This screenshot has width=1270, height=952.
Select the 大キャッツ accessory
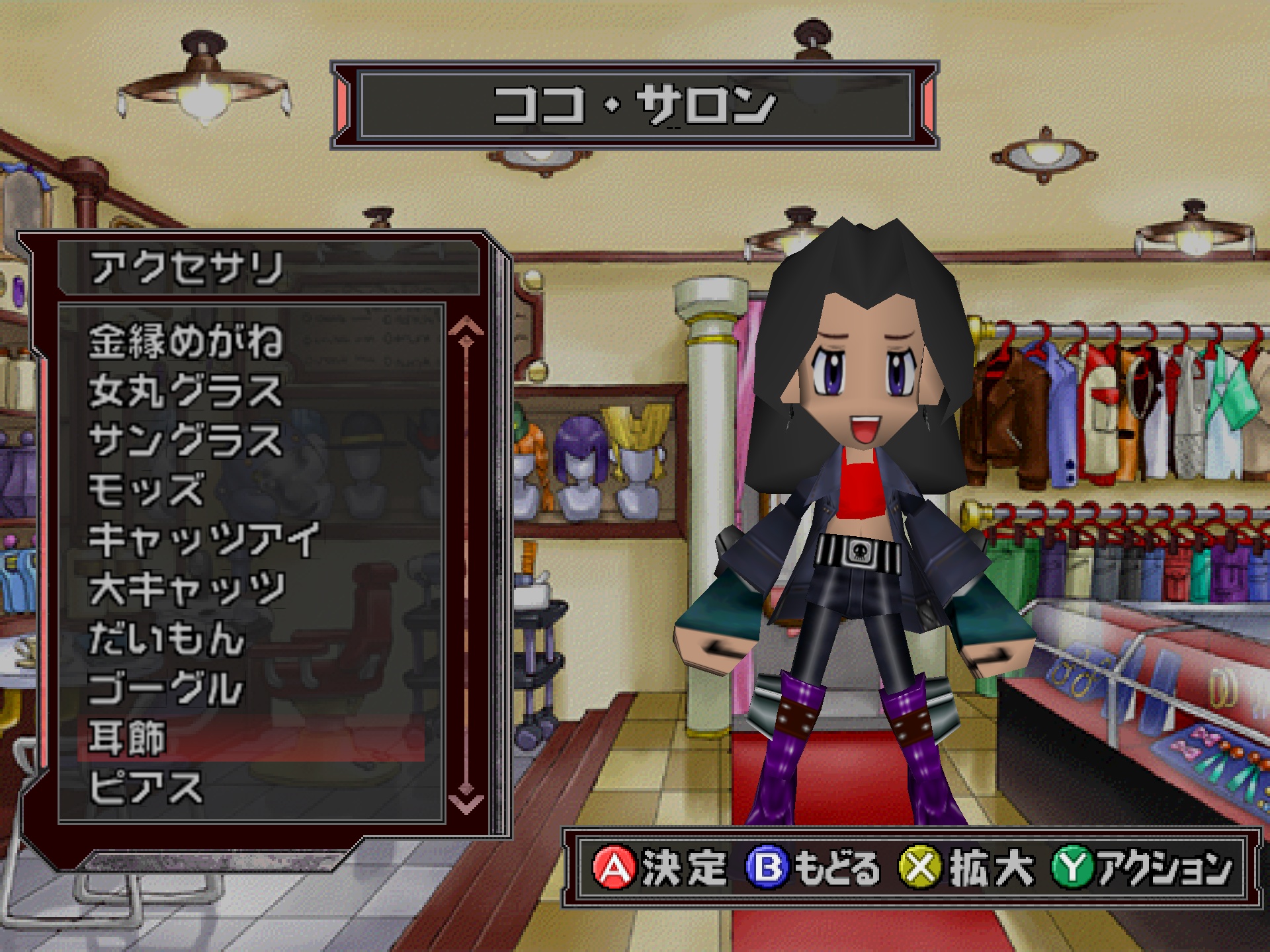pos(188,590)
